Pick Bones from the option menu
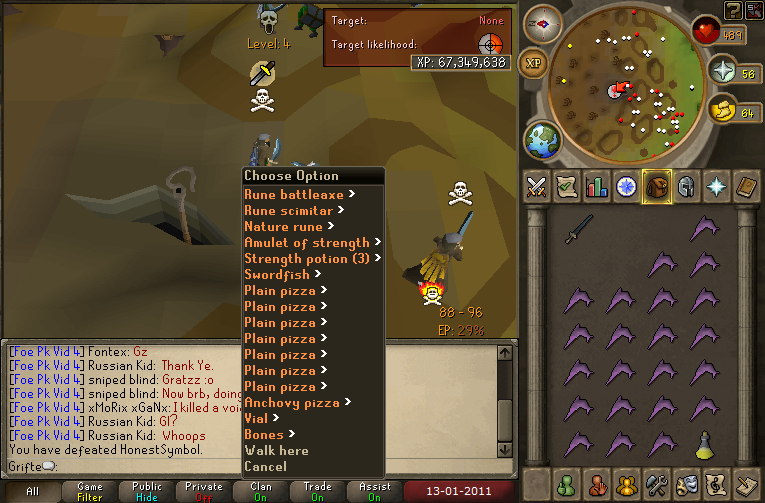Viewport: 765px width, 503px height. pos(264,435)
